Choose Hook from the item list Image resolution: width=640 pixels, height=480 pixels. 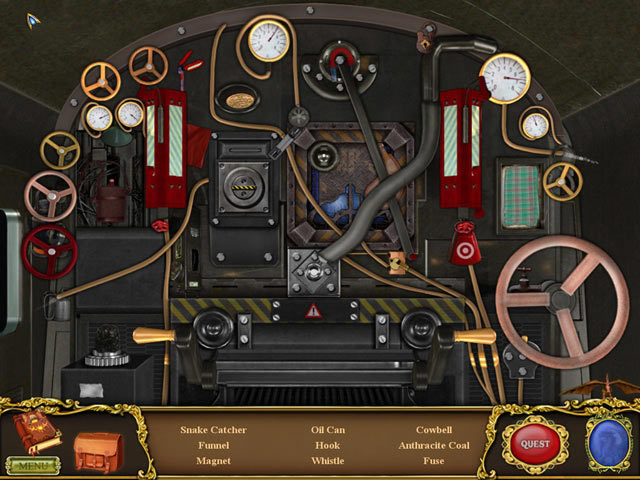click(328, 445)
